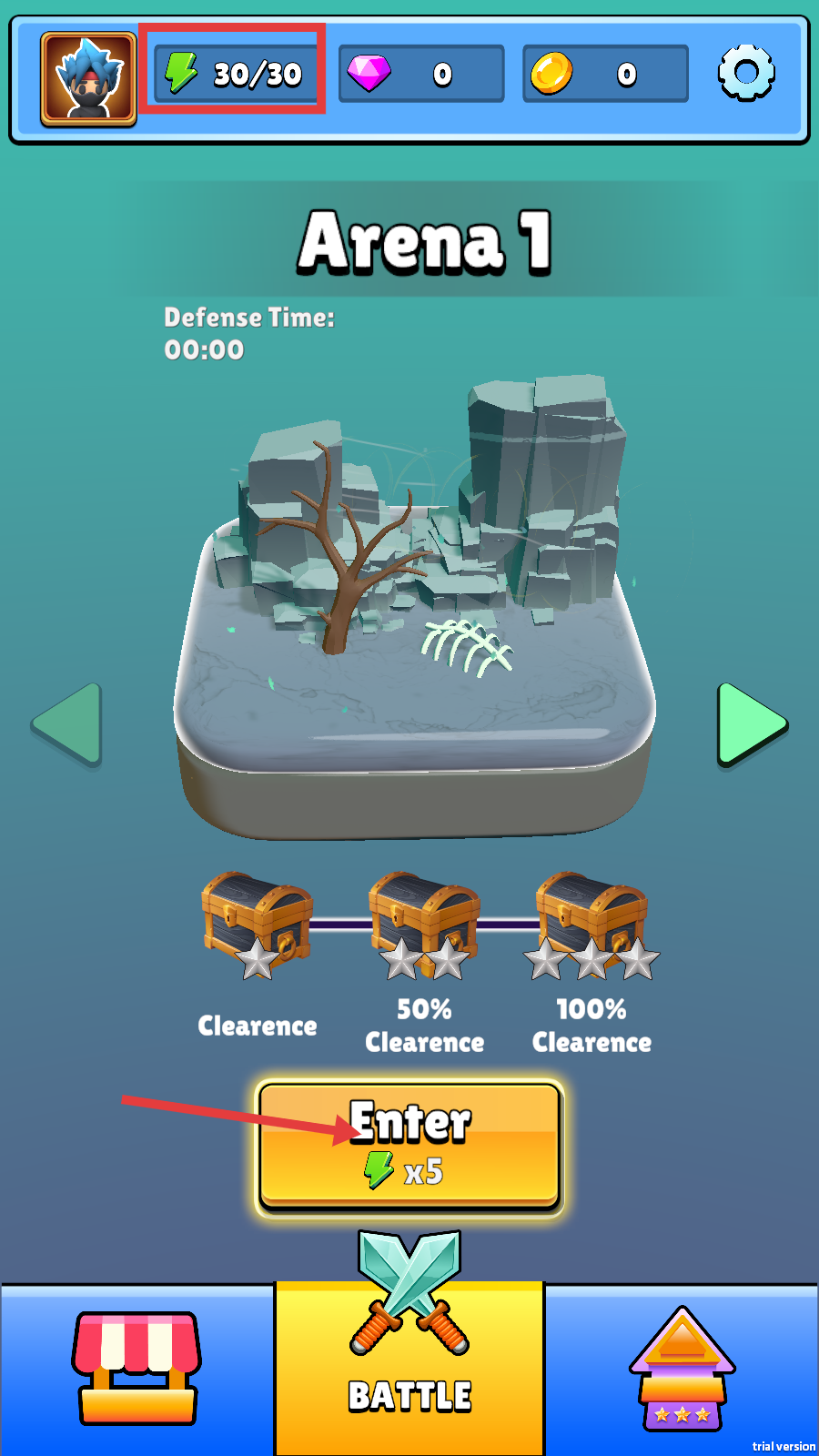Open the upgrade arrow tab
The height and width of the screenshot is (1456, 819).
[x=682, y=1368]
